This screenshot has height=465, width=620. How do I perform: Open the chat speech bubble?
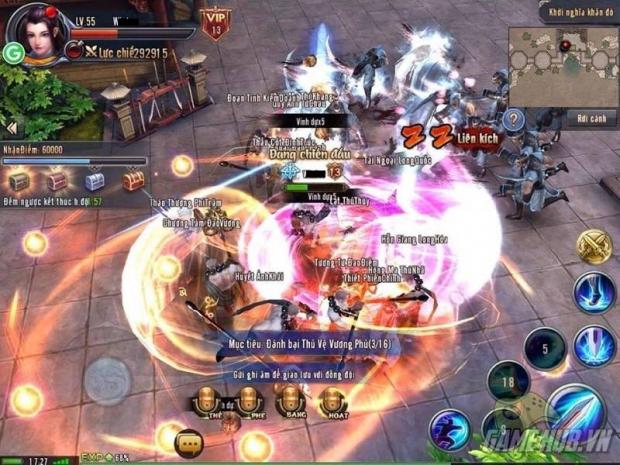(189, 441)
